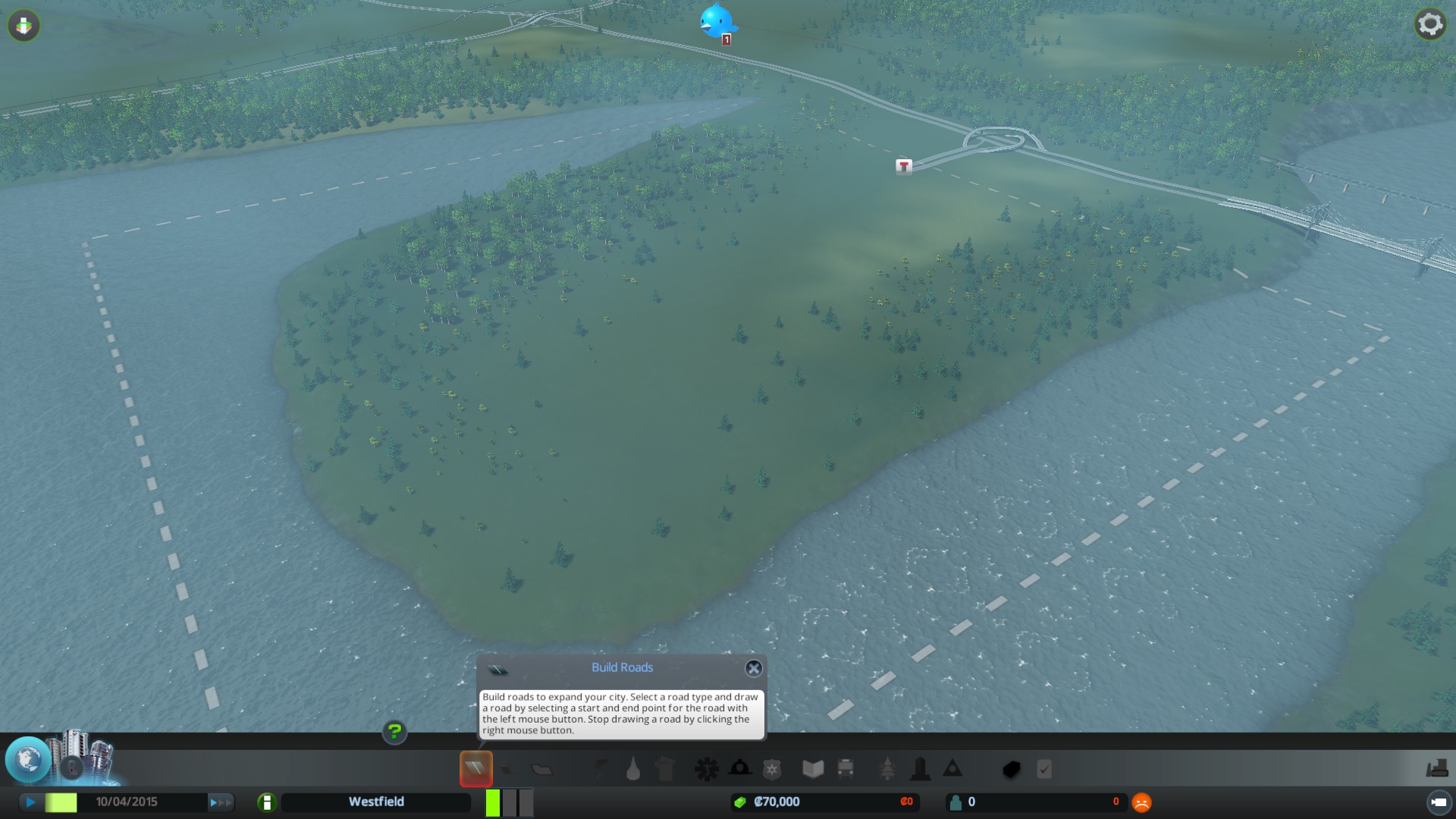Click the Westfield city name field
Viewport: 1456px width, 819px height.
375,802
